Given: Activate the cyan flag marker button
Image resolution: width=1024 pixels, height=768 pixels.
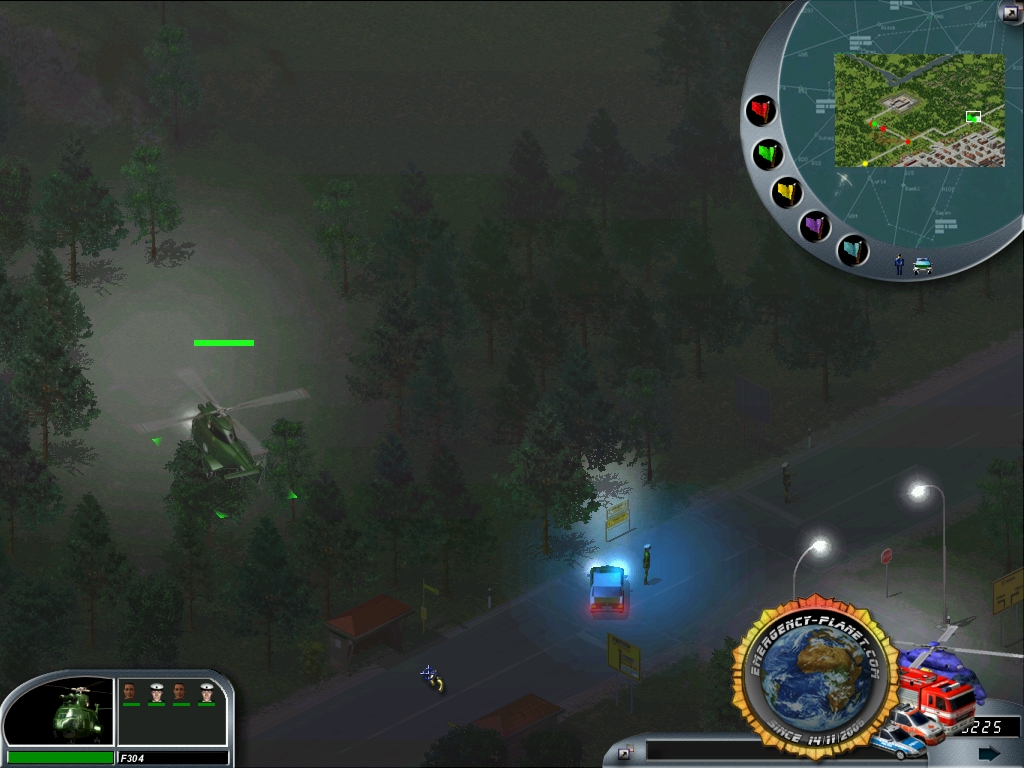Looking at the screenshot, I should click(x=853, y=250).
